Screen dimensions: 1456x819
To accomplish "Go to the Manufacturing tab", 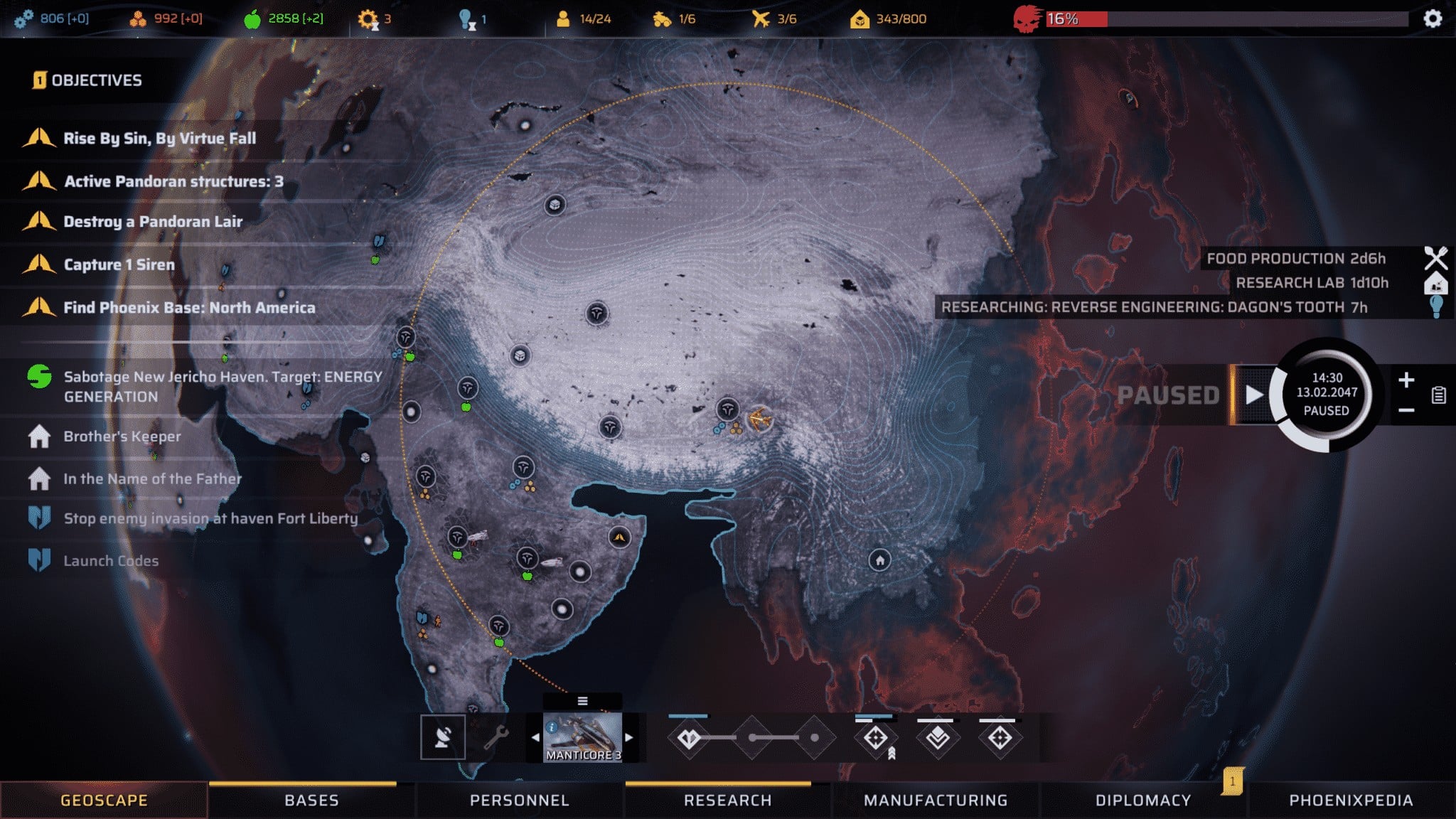I will (x=936, y=801).
